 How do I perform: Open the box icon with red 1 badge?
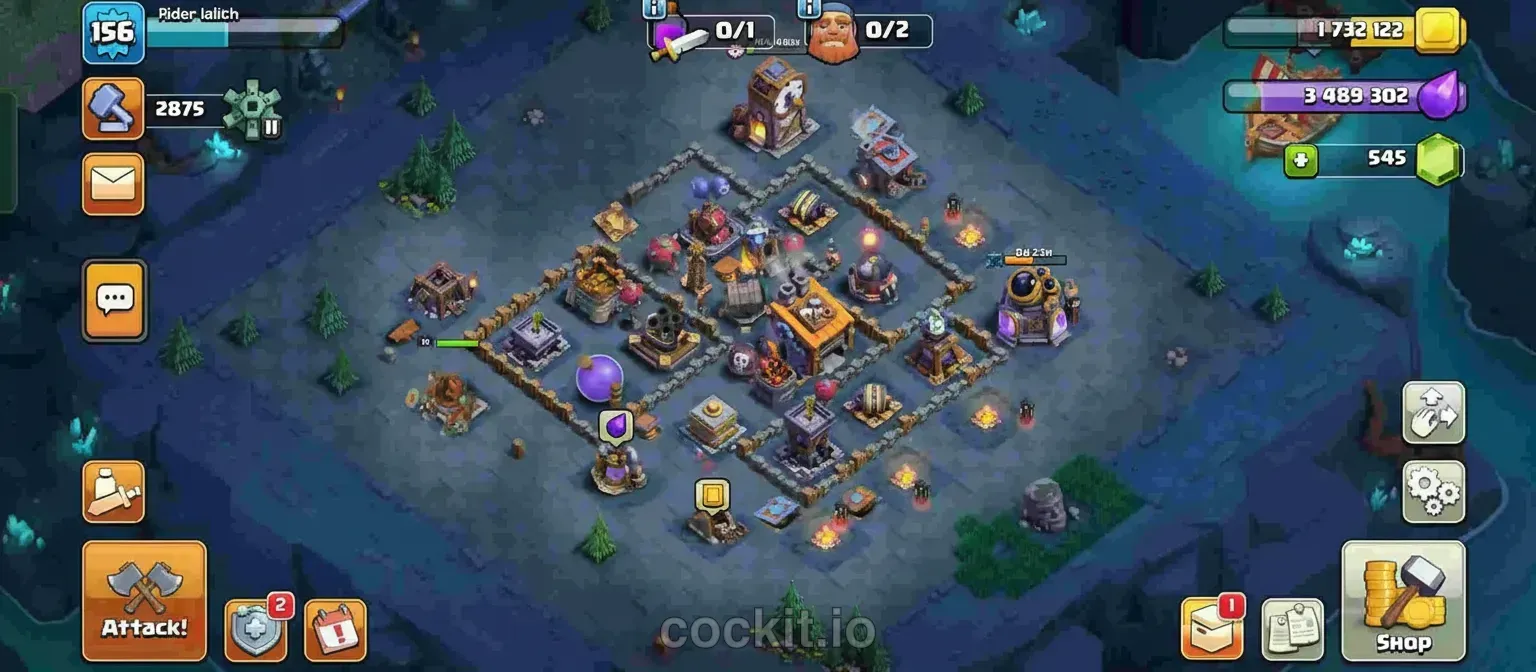pos(1212,628)
